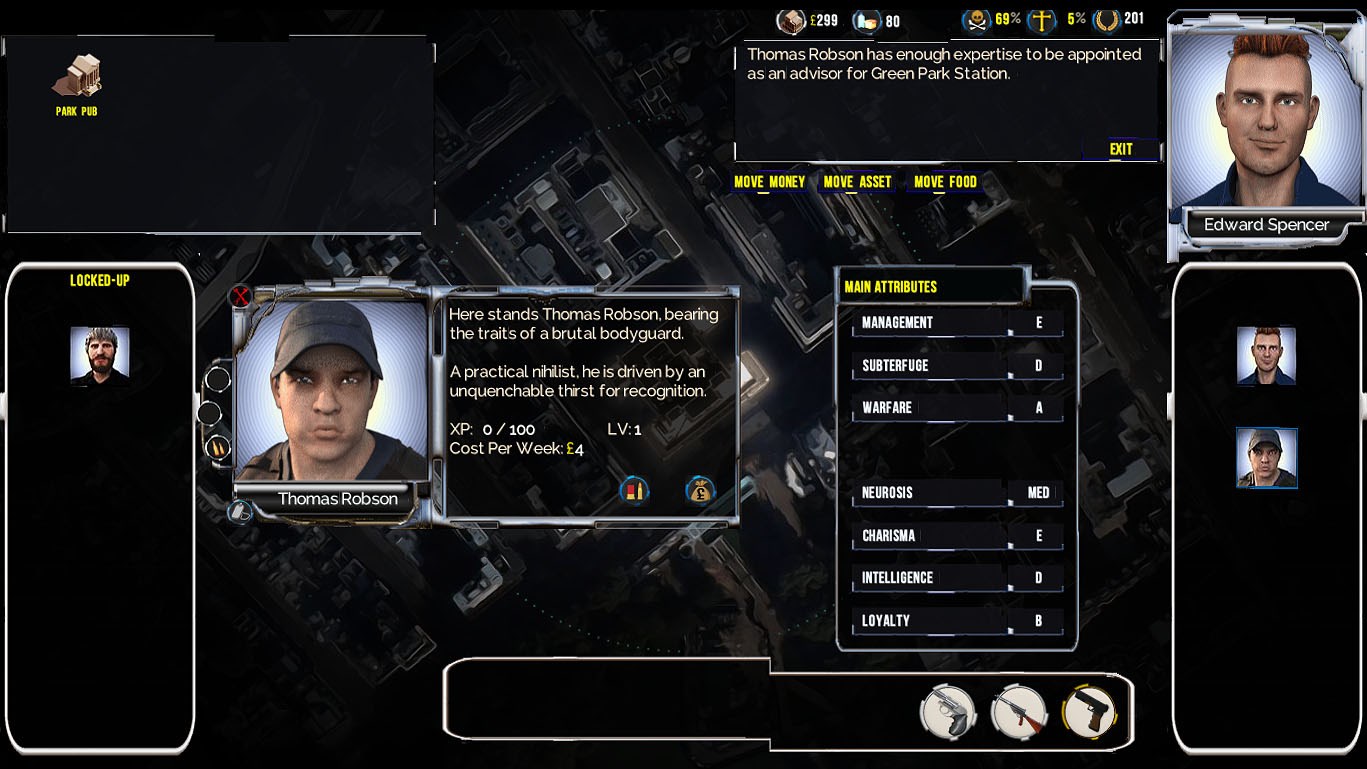Choose the MOVE ASSET option

(x=857, y=182)
